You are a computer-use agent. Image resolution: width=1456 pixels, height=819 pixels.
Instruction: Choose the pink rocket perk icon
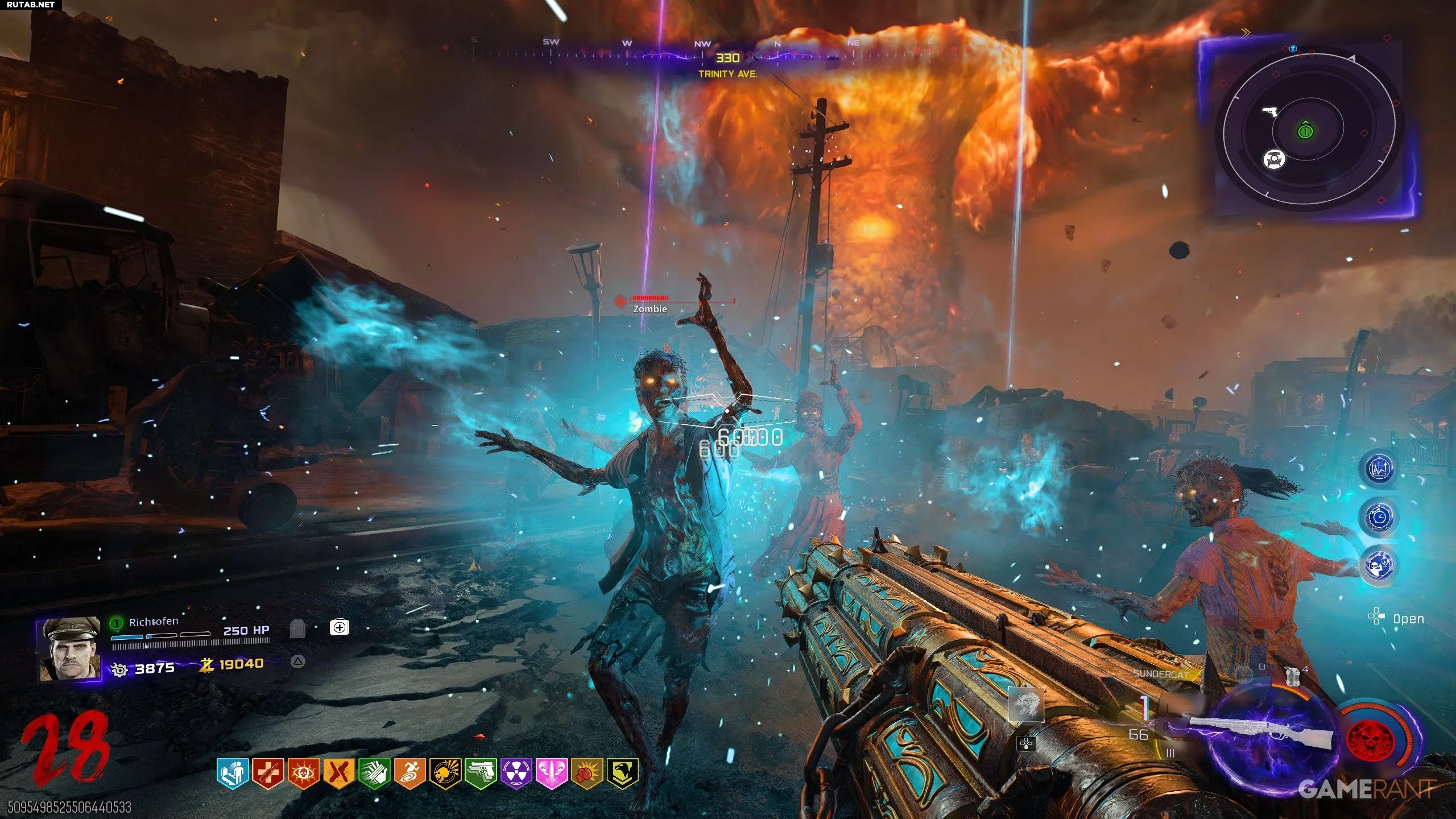pyautogui.click(x=552, y=773)
